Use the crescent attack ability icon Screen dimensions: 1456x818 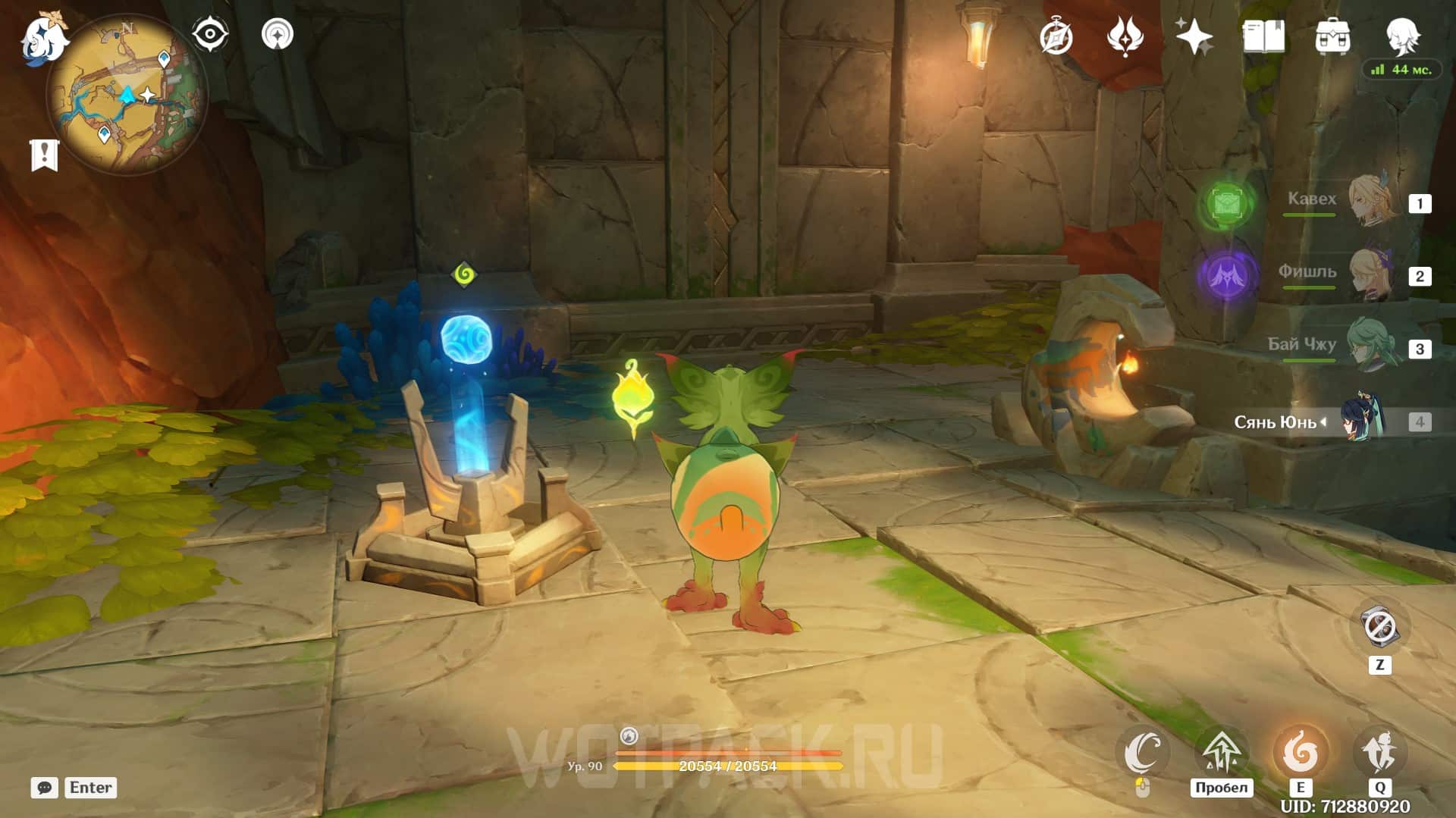(1143, 752)
